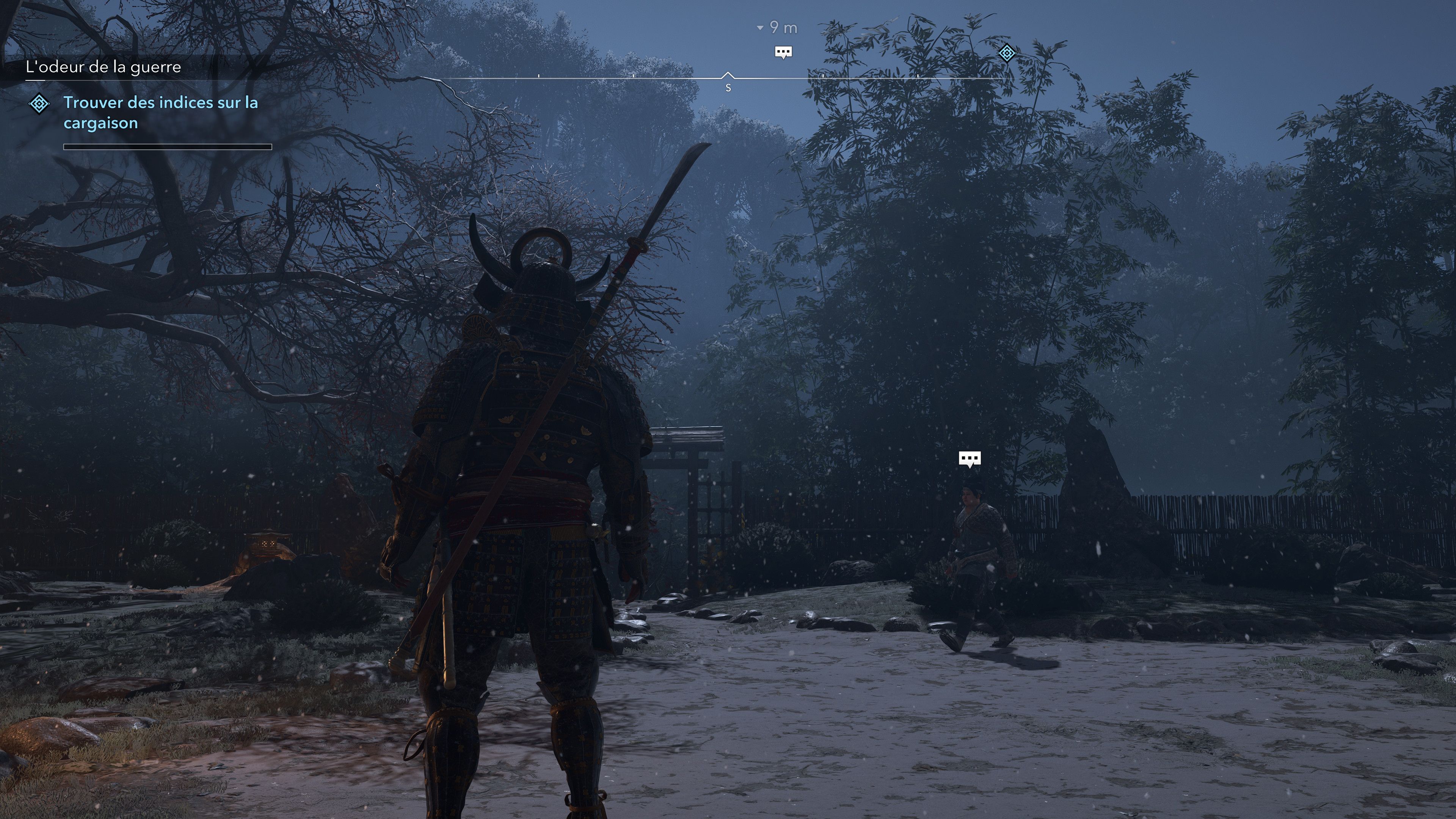The image size is (1456, 819).
Task: Select the S cardinal letter on the compass
Action: click(x=728, y=88)
